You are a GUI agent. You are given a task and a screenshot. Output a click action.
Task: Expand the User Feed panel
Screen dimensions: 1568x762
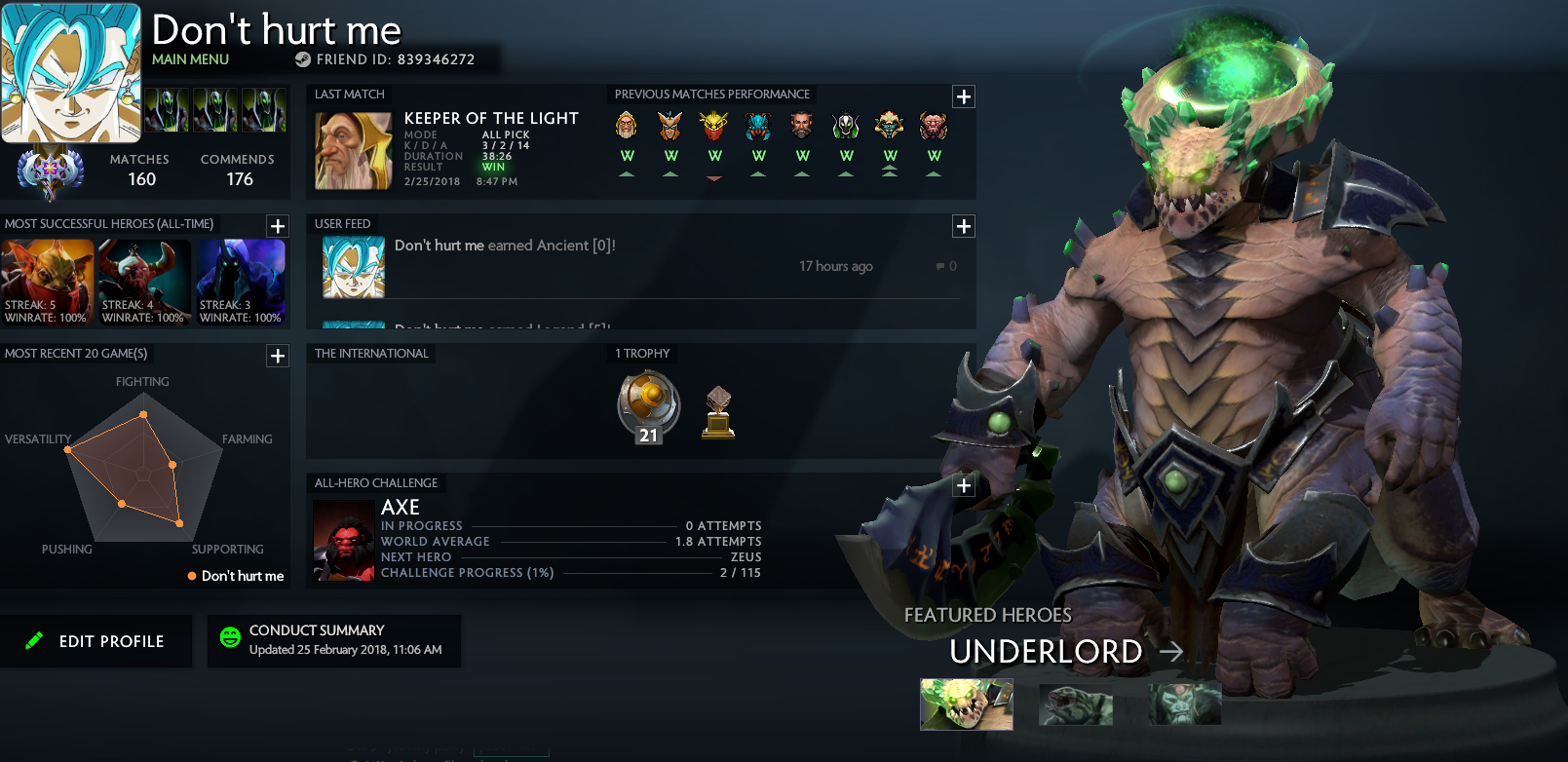click(964, 226)
